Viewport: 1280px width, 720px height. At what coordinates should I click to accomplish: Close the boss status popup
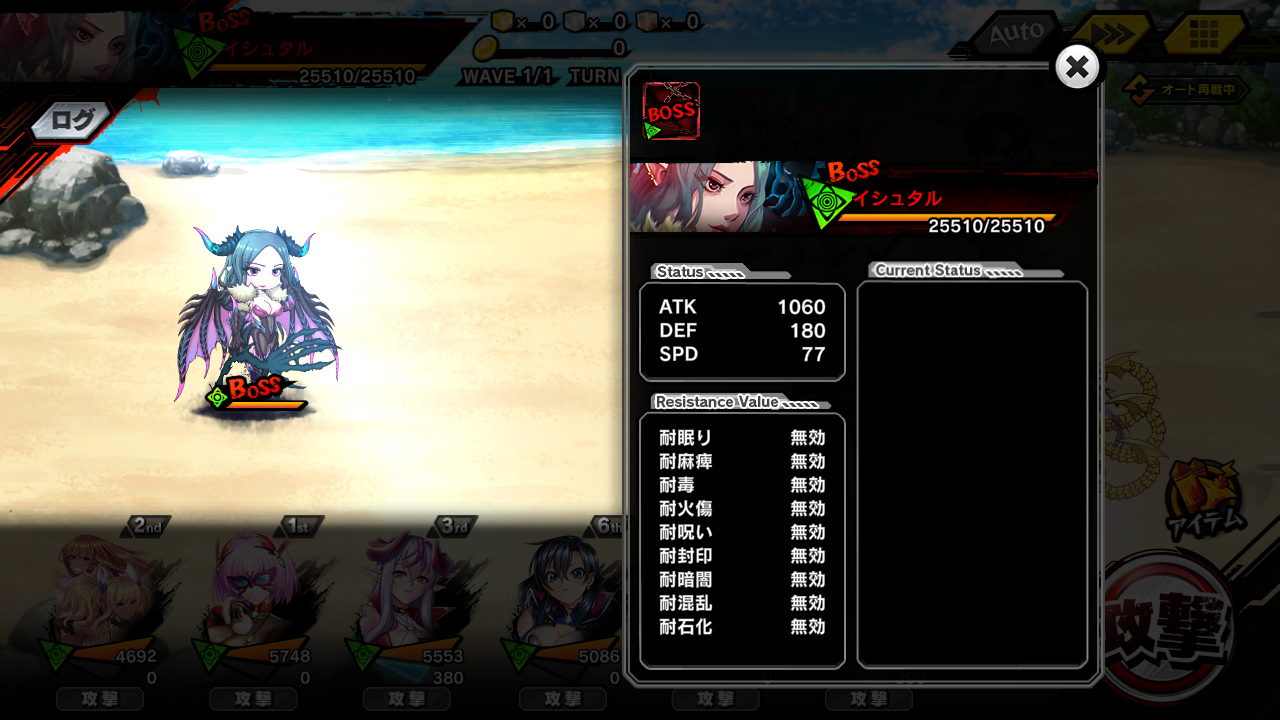coord(1077,67)
